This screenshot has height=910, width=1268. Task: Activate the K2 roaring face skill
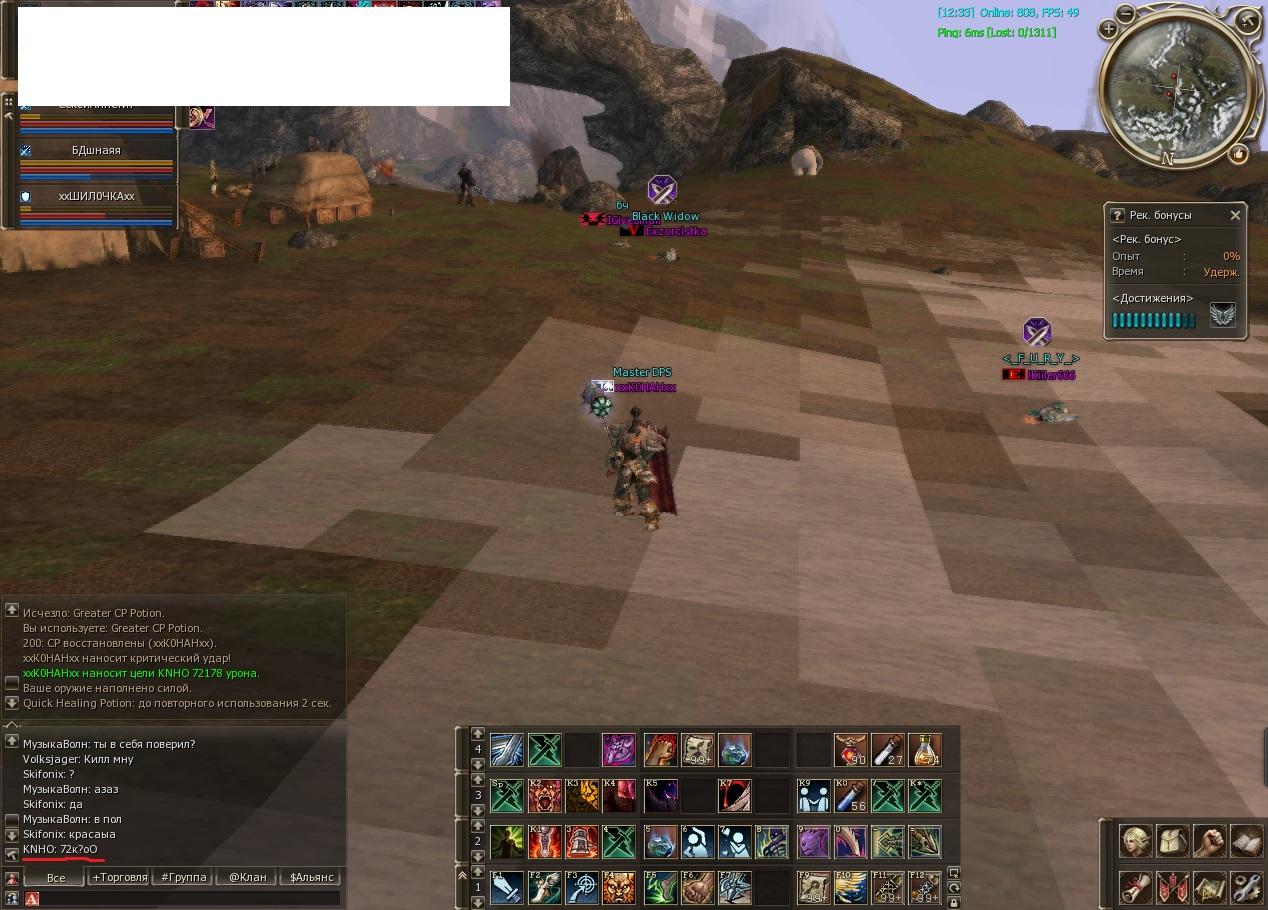[x=545, y=796]
